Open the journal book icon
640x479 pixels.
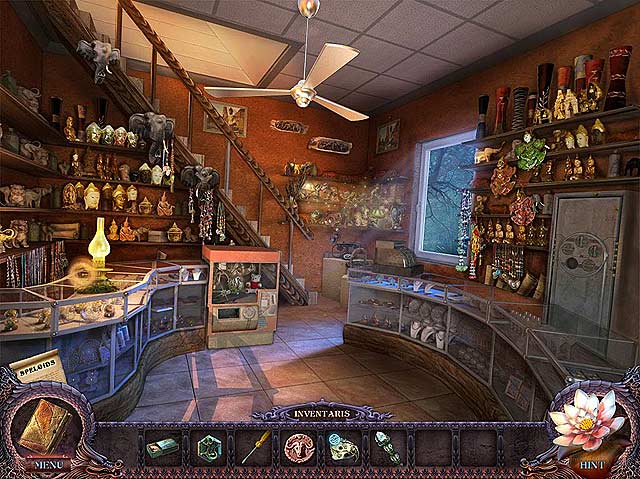(x=47, y=423)
